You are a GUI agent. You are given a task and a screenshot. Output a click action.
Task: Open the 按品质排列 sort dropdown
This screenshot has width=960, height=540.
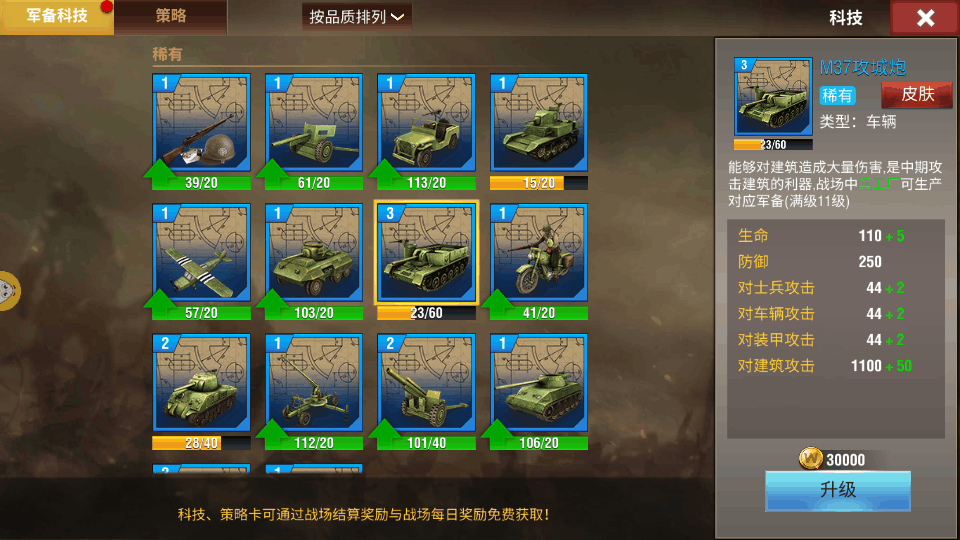357,17
